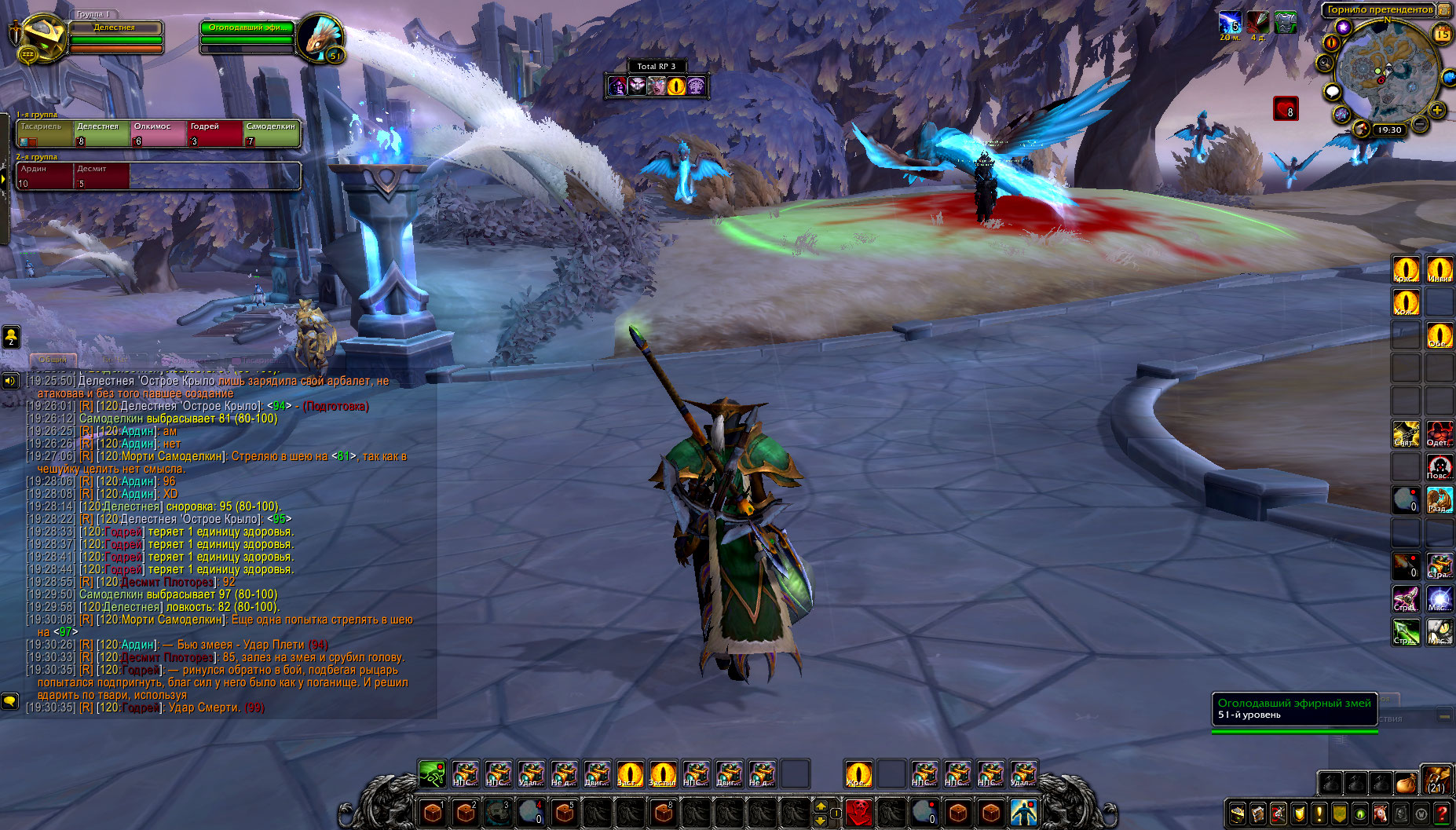Open the calendar button showing 15

(1442, 34)
